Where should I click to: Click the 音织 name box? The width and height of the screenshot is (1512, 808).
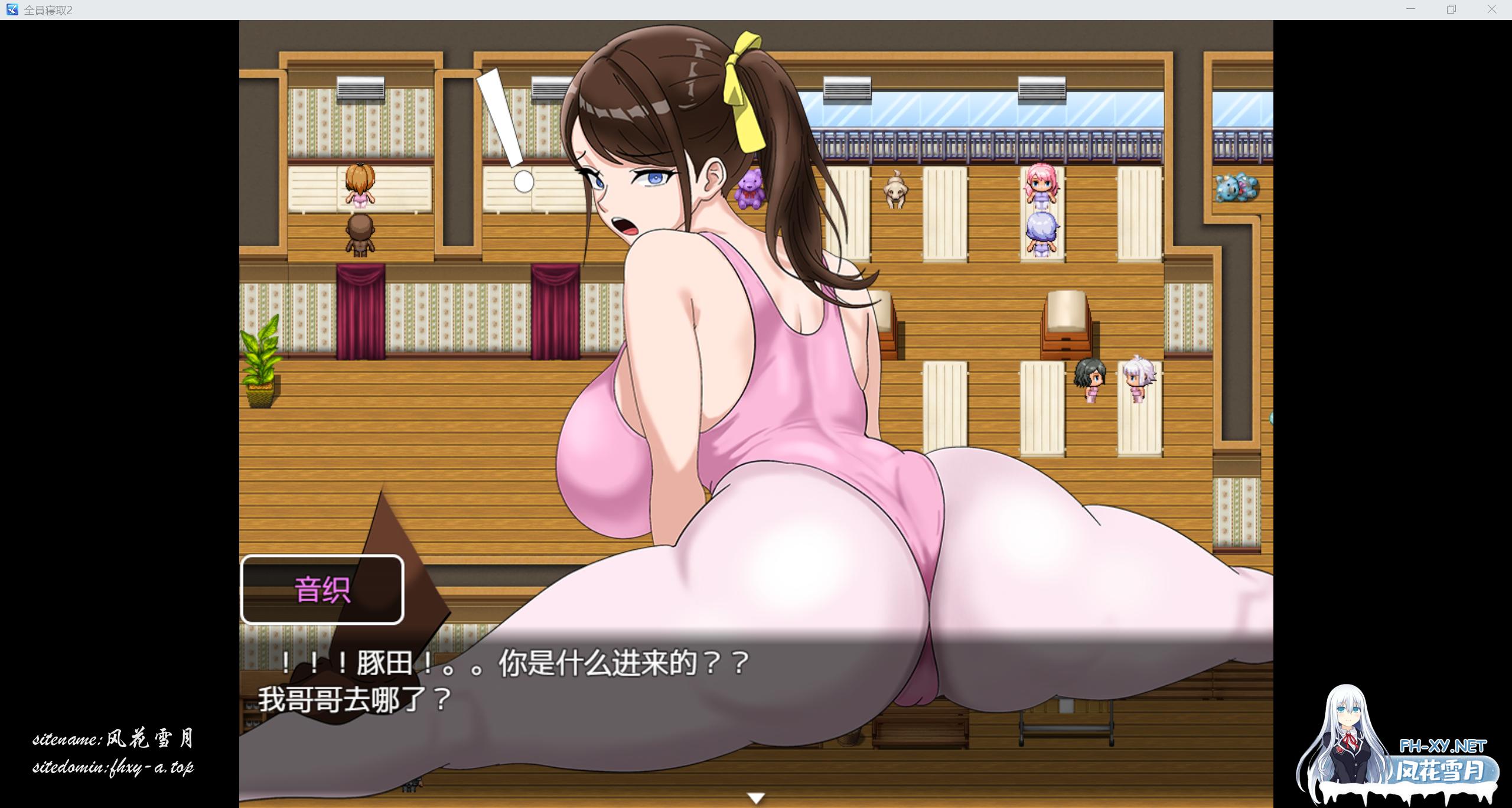pos(322,590)
